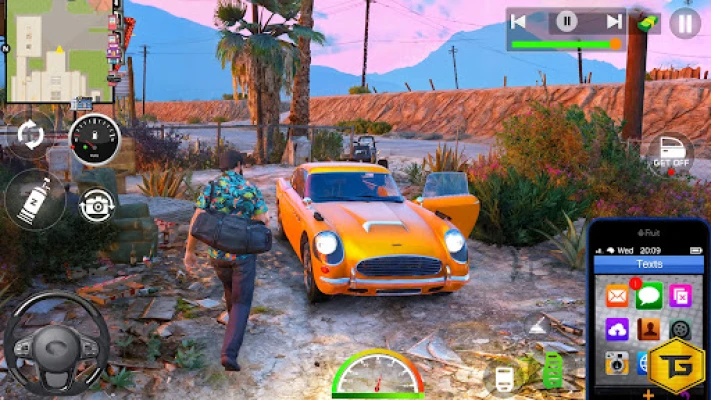711x400 pixels.
Task: Skip to the next radio track
Action: [613, 21]
